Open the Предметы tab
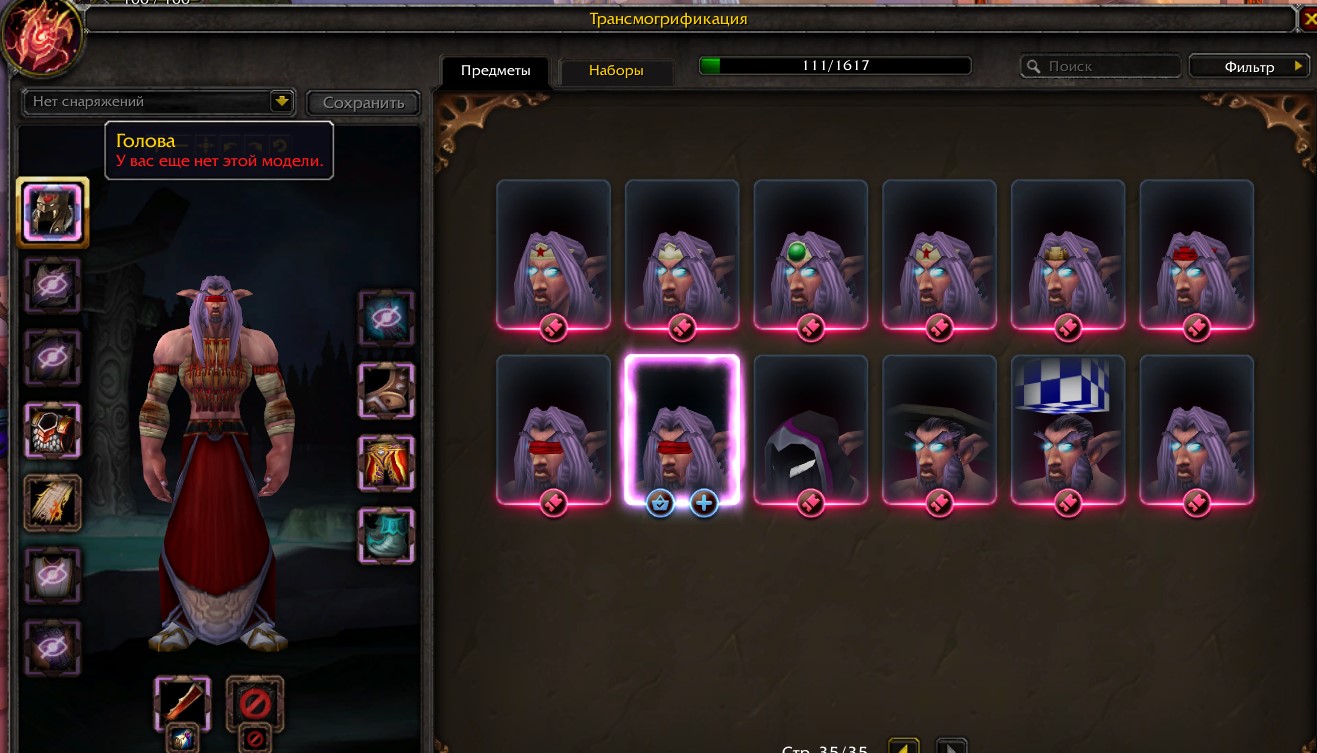 (495, 71)
